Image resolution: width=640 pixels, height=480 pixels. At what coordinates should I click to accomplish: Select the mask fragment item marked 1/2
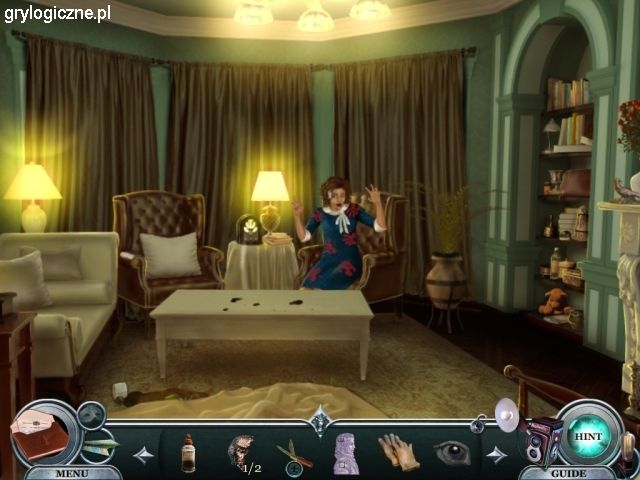tap(240, 451)
